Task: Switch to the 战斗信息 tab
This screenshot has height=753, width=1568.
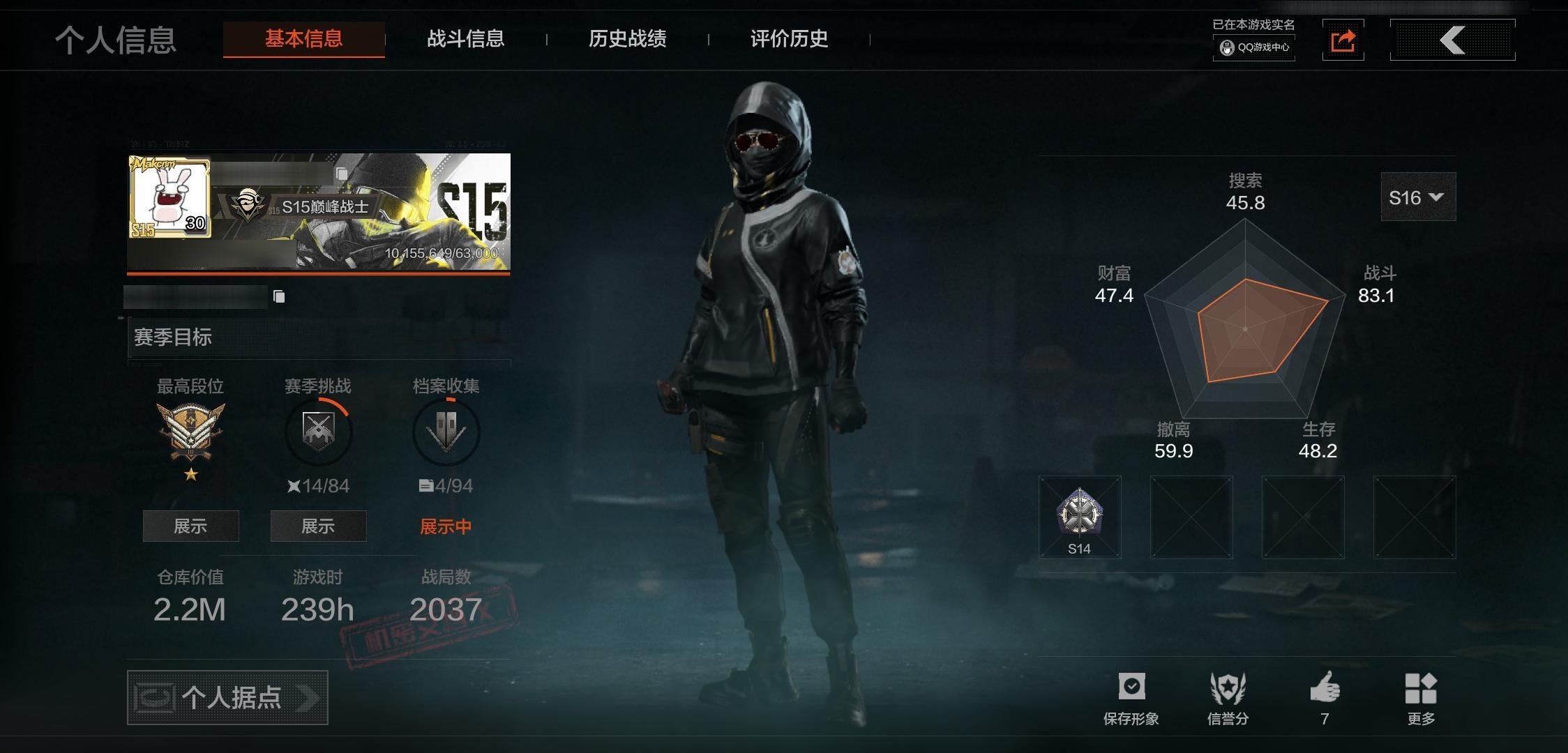Action: point(466,40)
